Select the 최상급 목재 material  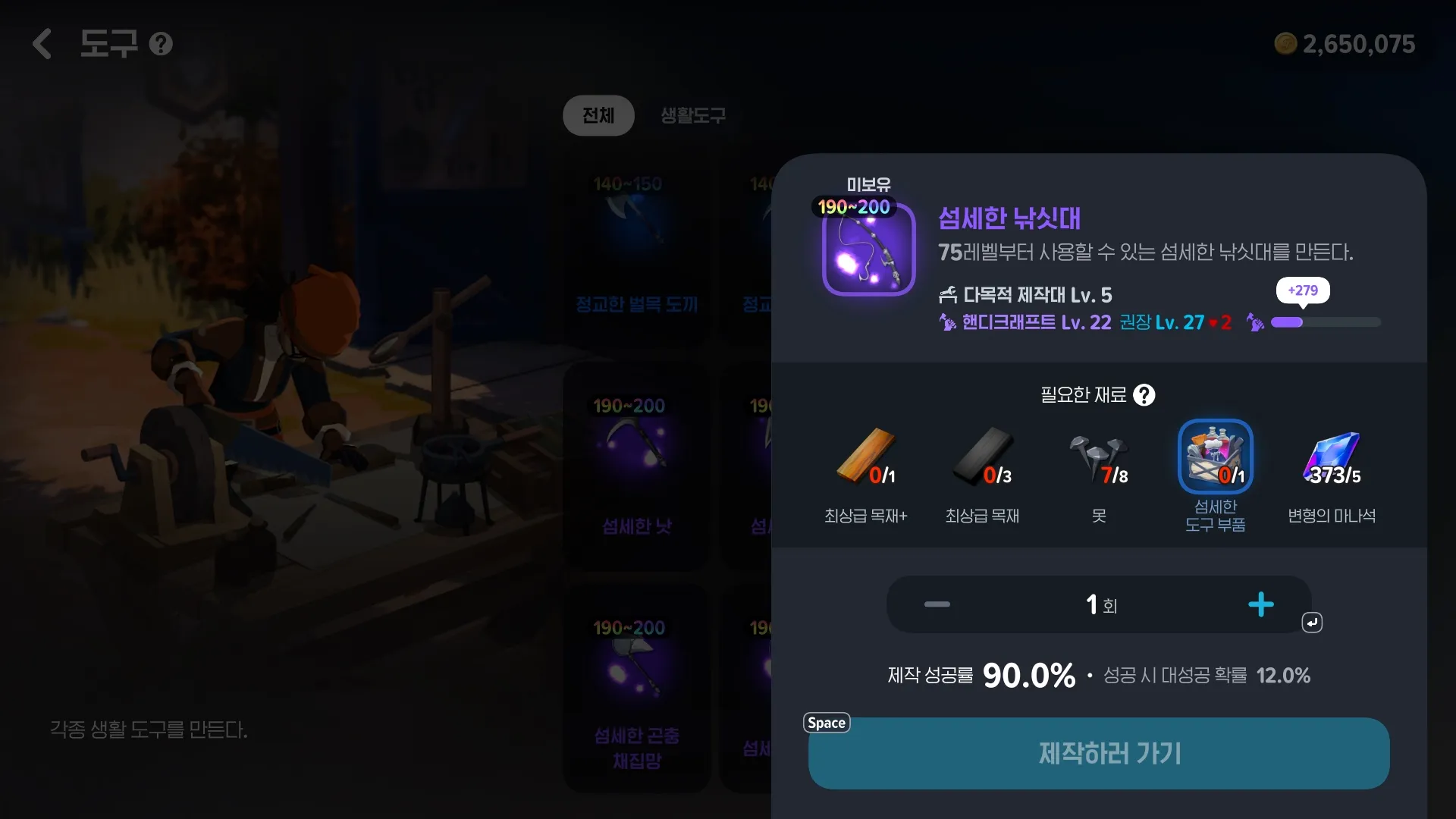[x=983, y=458]
